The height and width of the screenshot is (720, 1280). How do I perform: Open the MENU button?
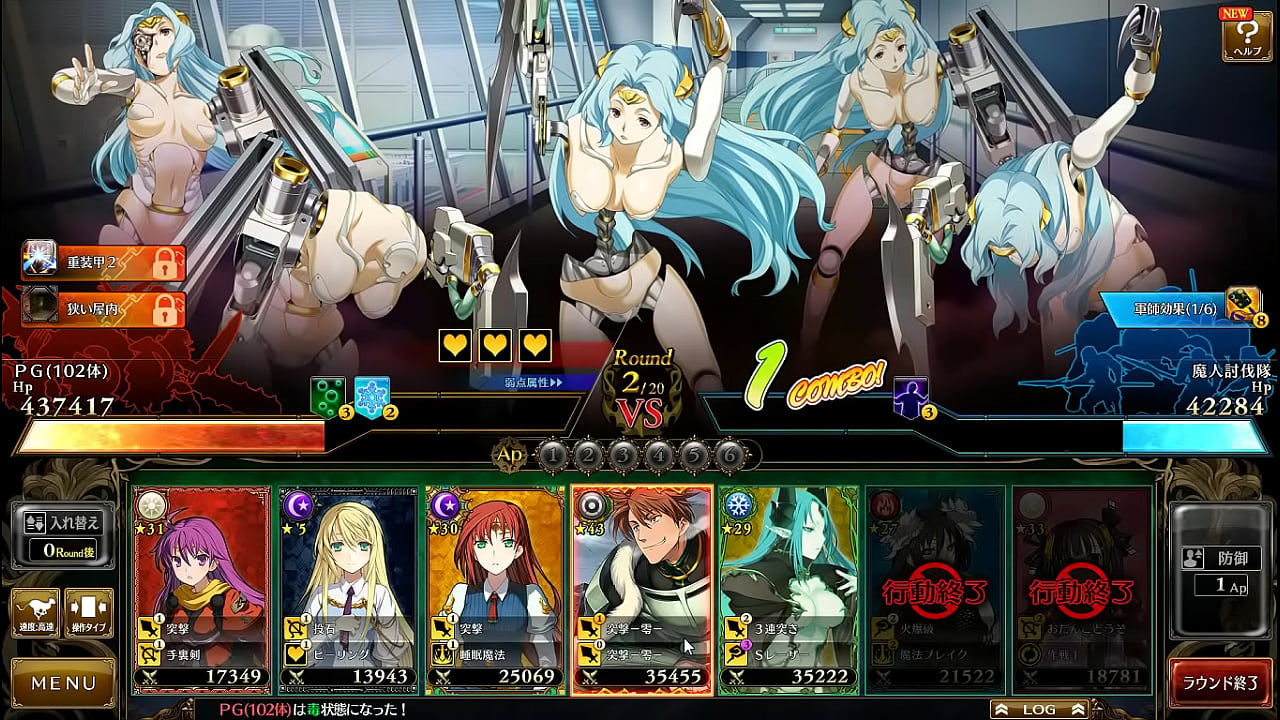pyautogui.click(x=63, y=683)
